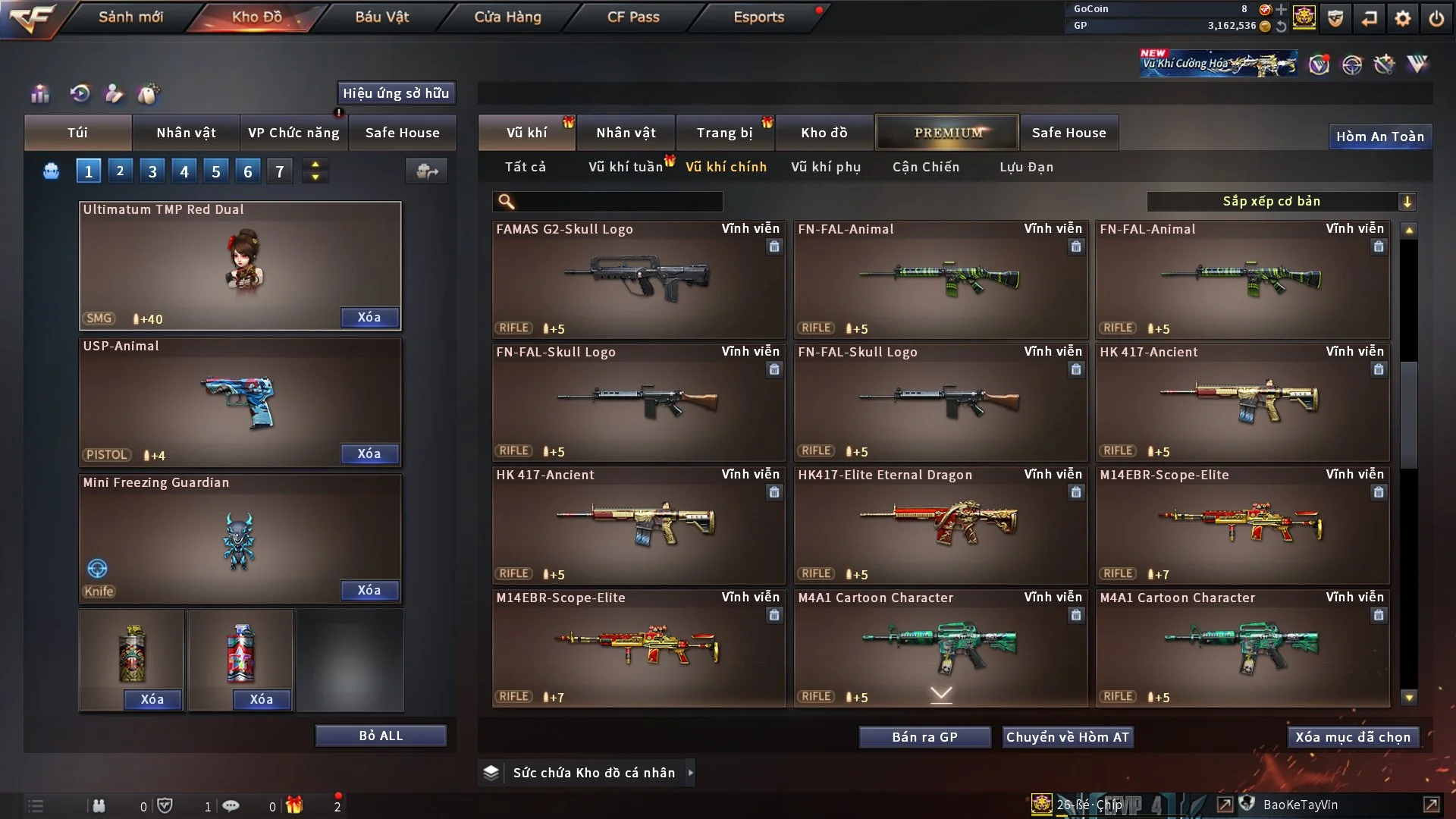1456x819 pixels.
Task: Open the Sắp xếp cơ bản sort dropdown
Action: point(1281,202)
